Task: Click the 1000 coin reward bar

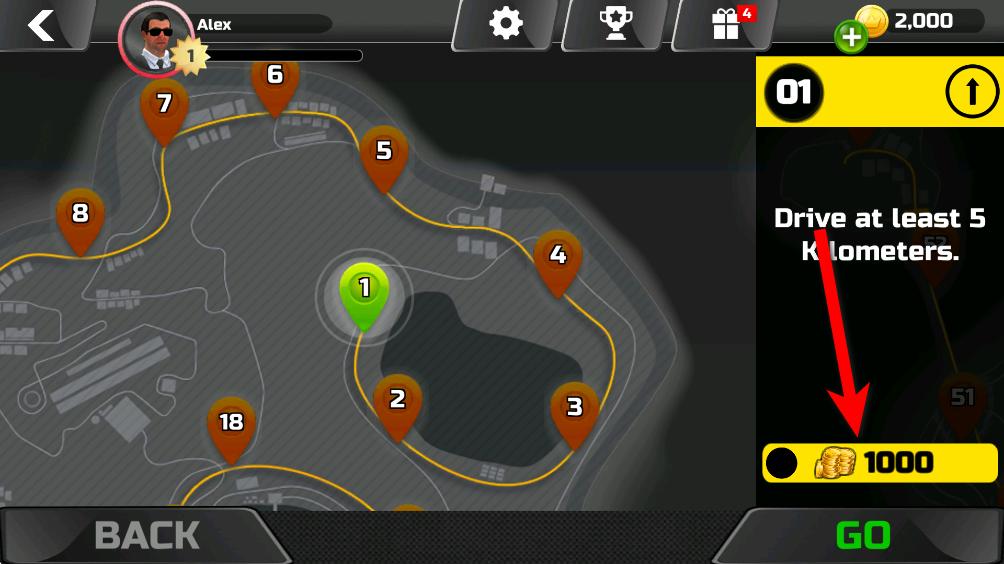Action: tap(880, 463)
